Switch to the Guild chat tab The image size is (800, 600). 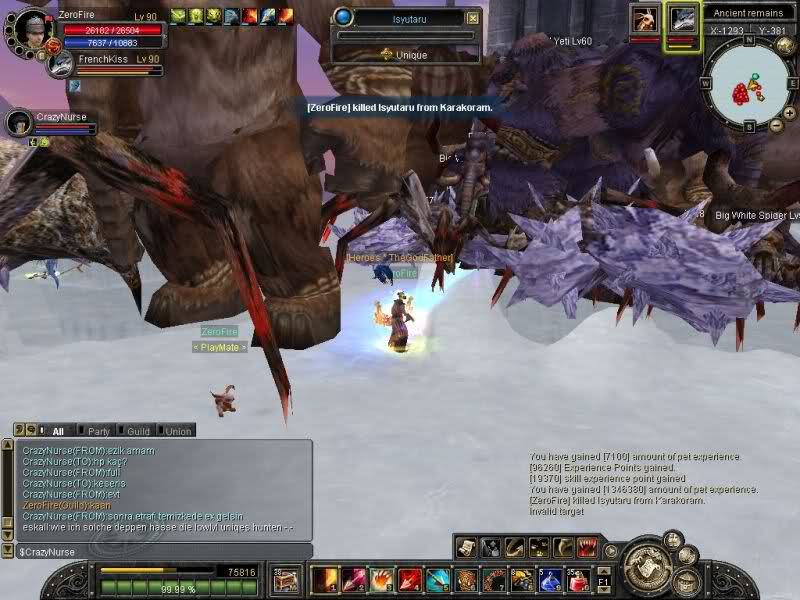click(x=138, y=431)
